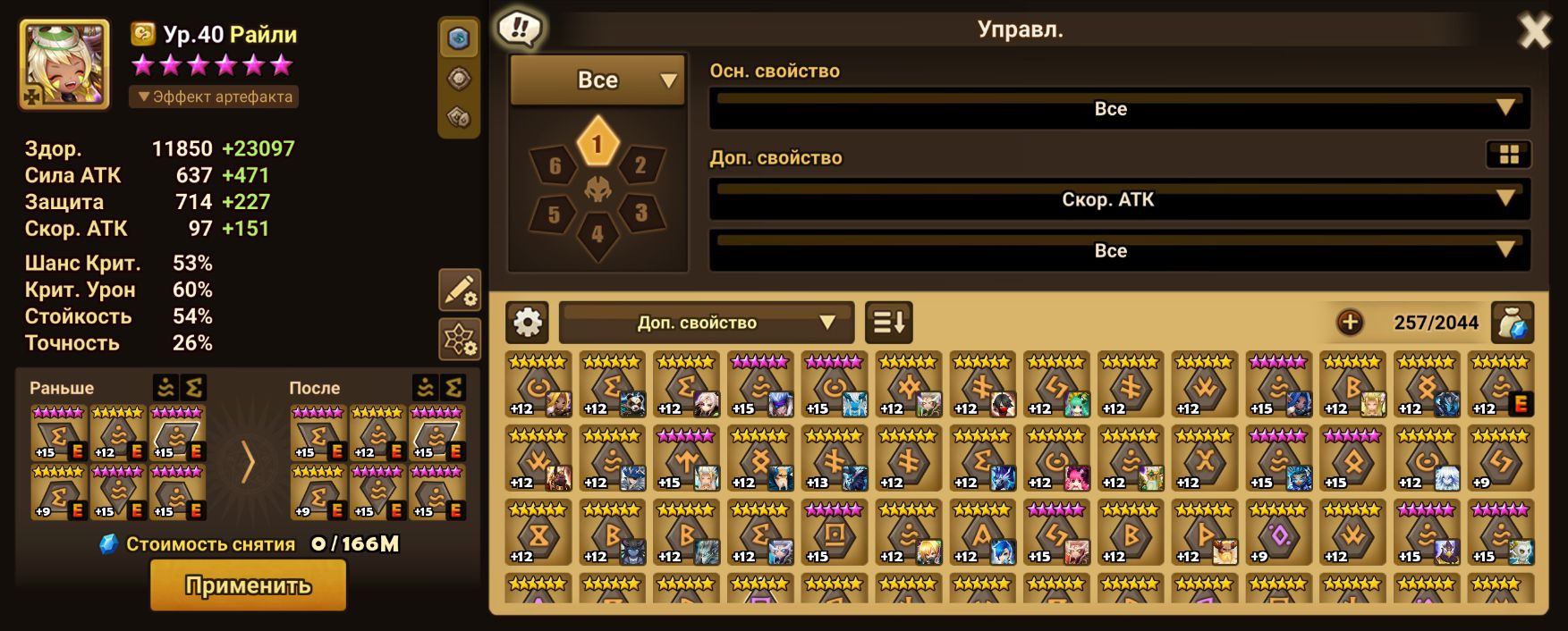This screenshot has height=631, width=1568.
Task: Select rune slot 1 on the hexagon
Action: 598,144
